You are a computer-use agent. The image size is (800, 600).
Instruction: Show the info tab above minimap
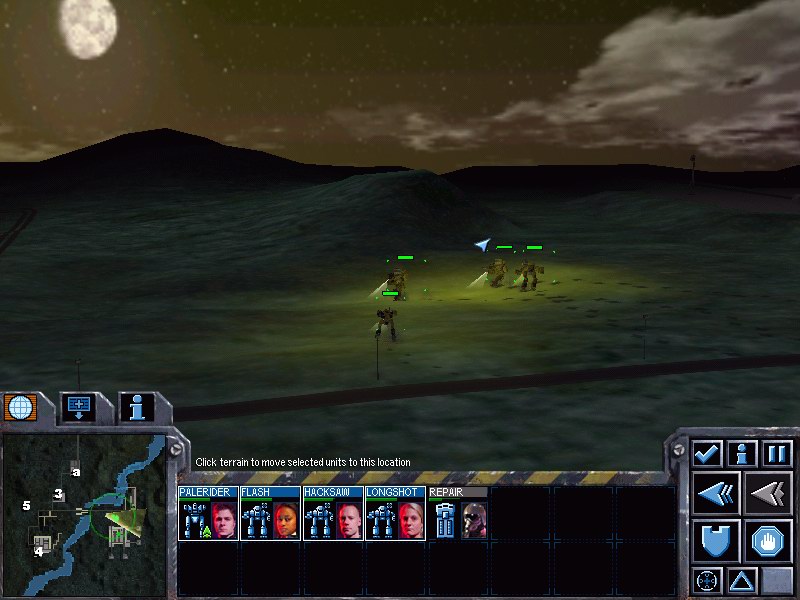pyautogui.click(x=136, y=407)
